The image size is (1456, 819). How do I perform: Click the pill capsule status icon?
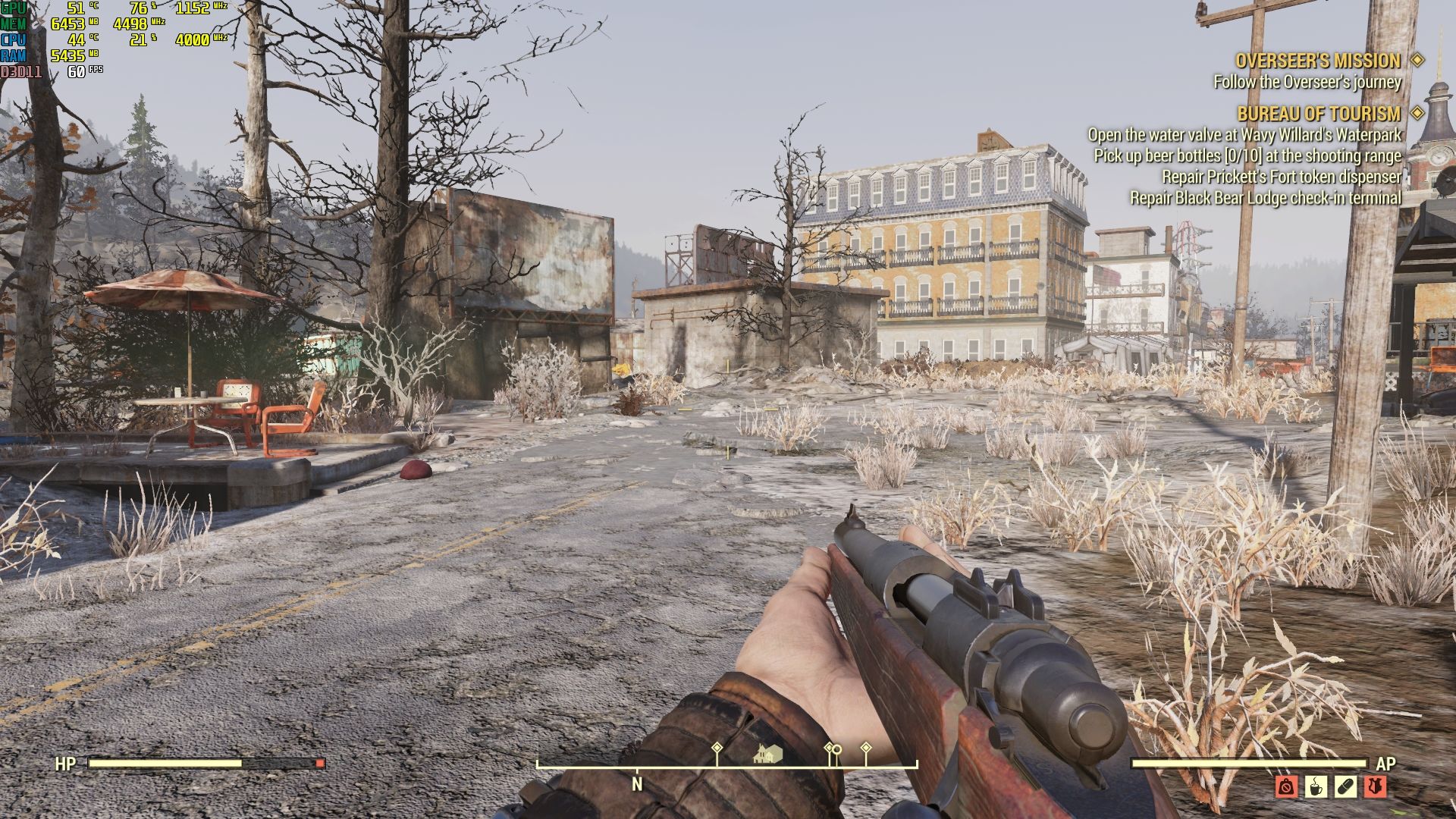pyautogui.click(x=1346, y=786)
